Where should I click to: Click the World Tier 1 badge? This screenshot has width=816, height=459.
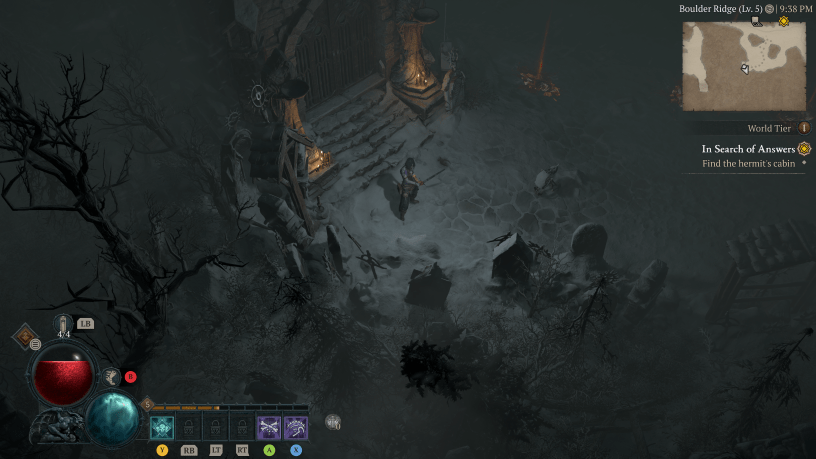pos(803,128)
